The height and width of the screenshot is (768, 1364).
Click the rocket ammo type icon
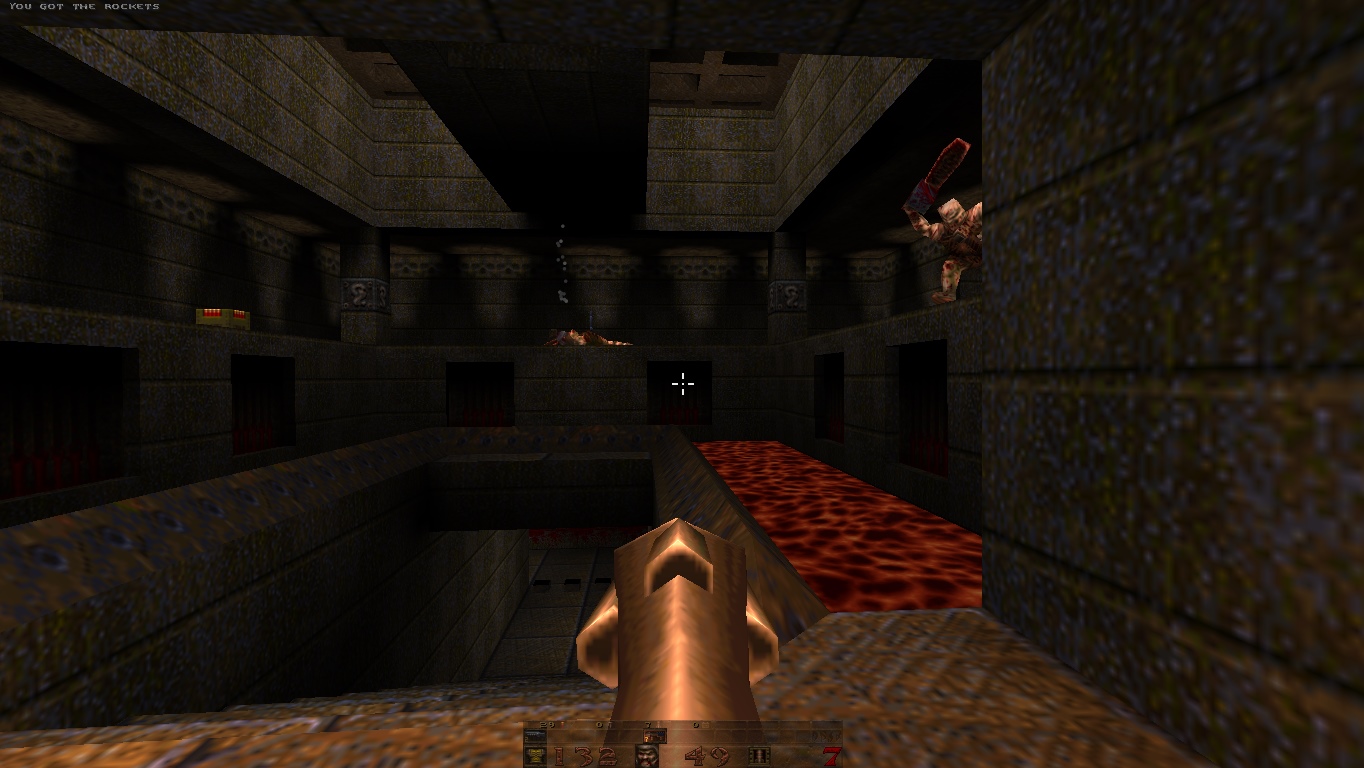760,756
